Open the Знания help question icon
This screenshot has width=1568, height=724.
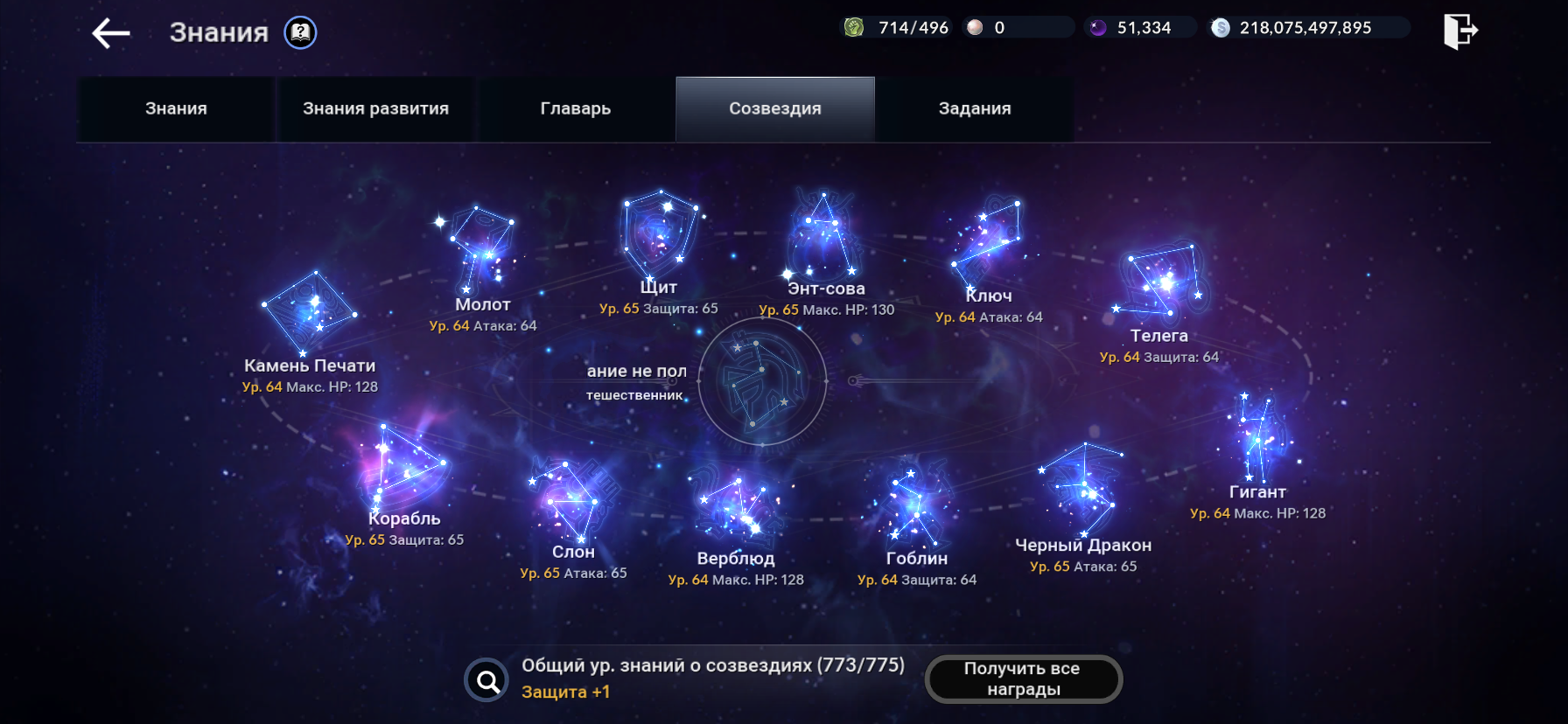tap(300, 33)
